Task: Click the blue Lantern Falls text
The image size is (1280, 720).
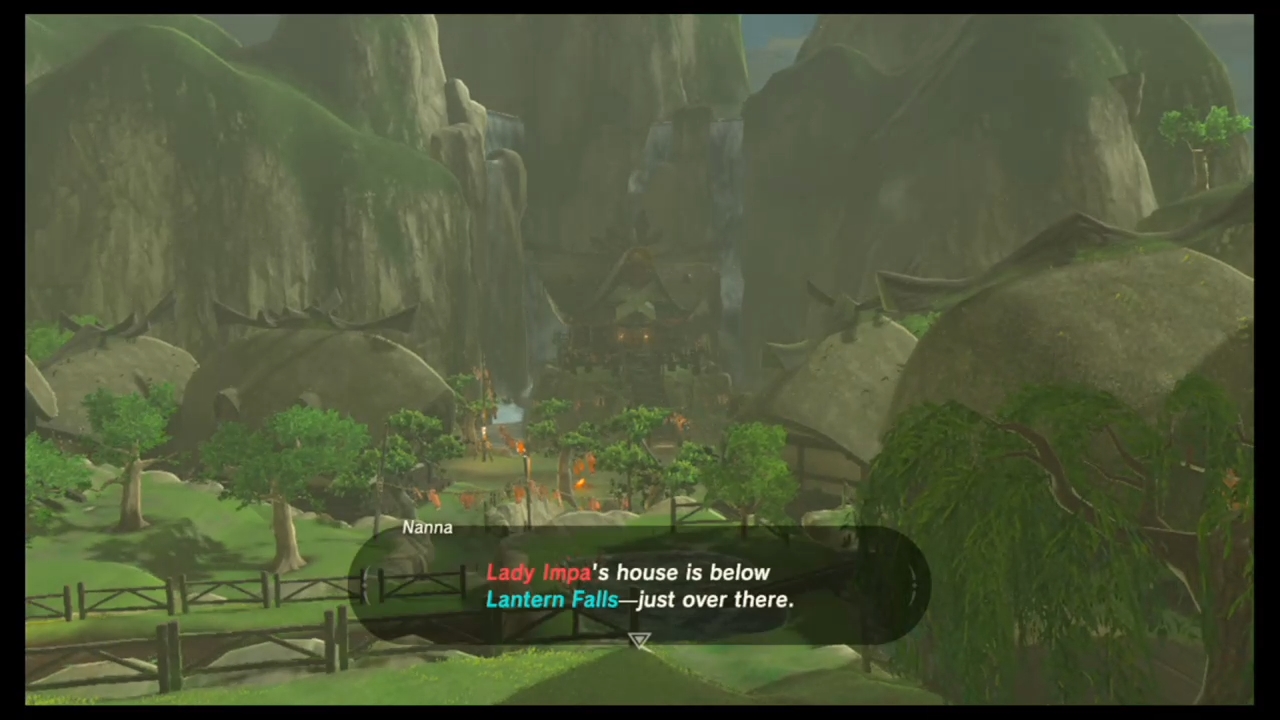Action: point(552,599)
